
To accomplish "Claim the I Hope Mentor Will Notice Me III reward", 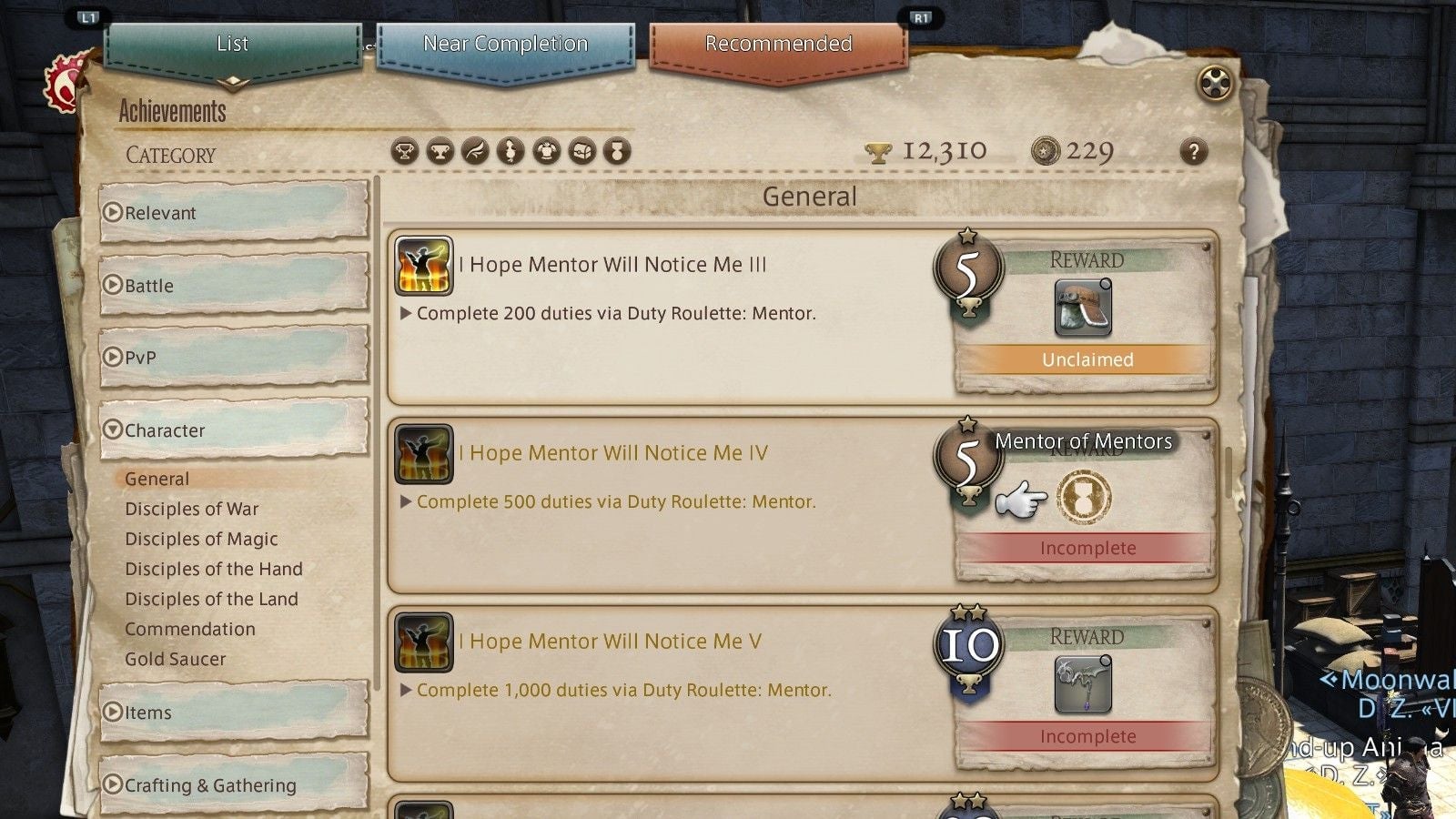I will coord(1089,360).
